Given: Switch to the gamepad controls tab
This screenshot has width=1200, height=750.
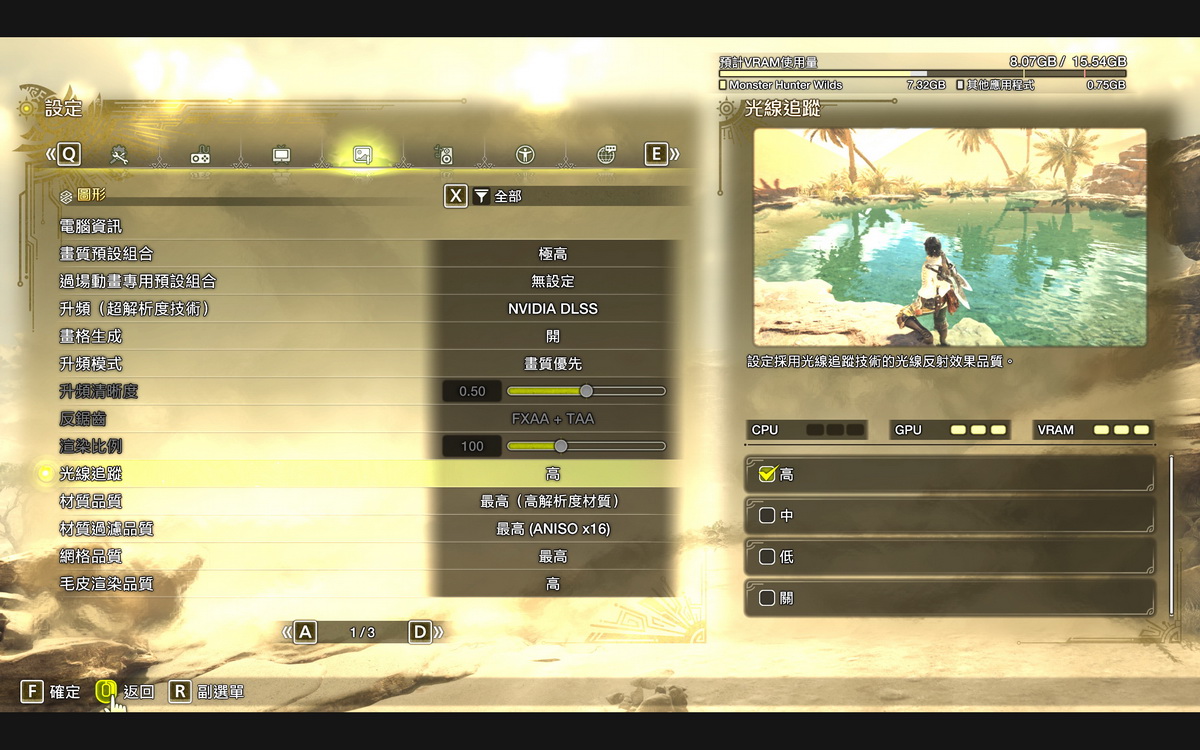Looking at the screenshot, I should pyautogui.click(x=200, y=155).
